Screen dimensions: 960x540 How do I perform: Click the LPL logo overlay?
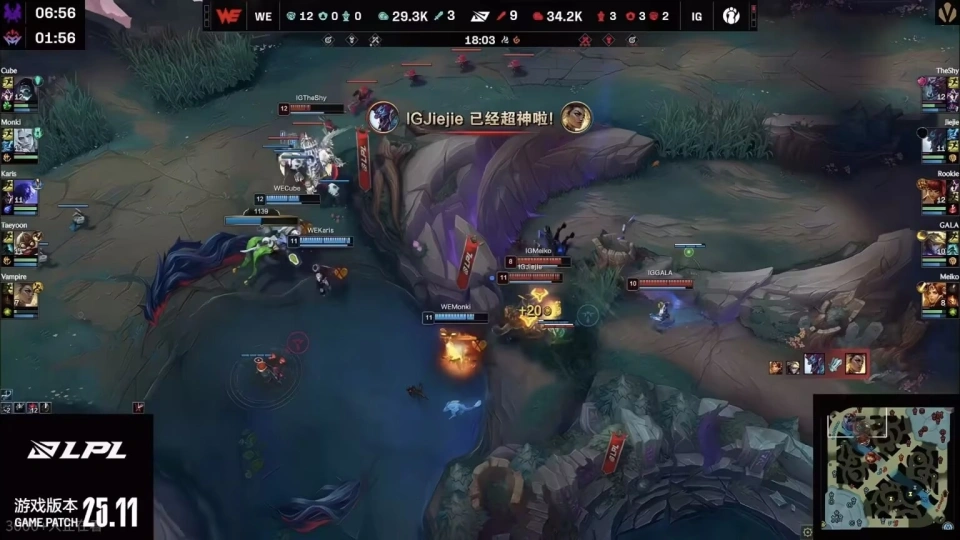76,450
